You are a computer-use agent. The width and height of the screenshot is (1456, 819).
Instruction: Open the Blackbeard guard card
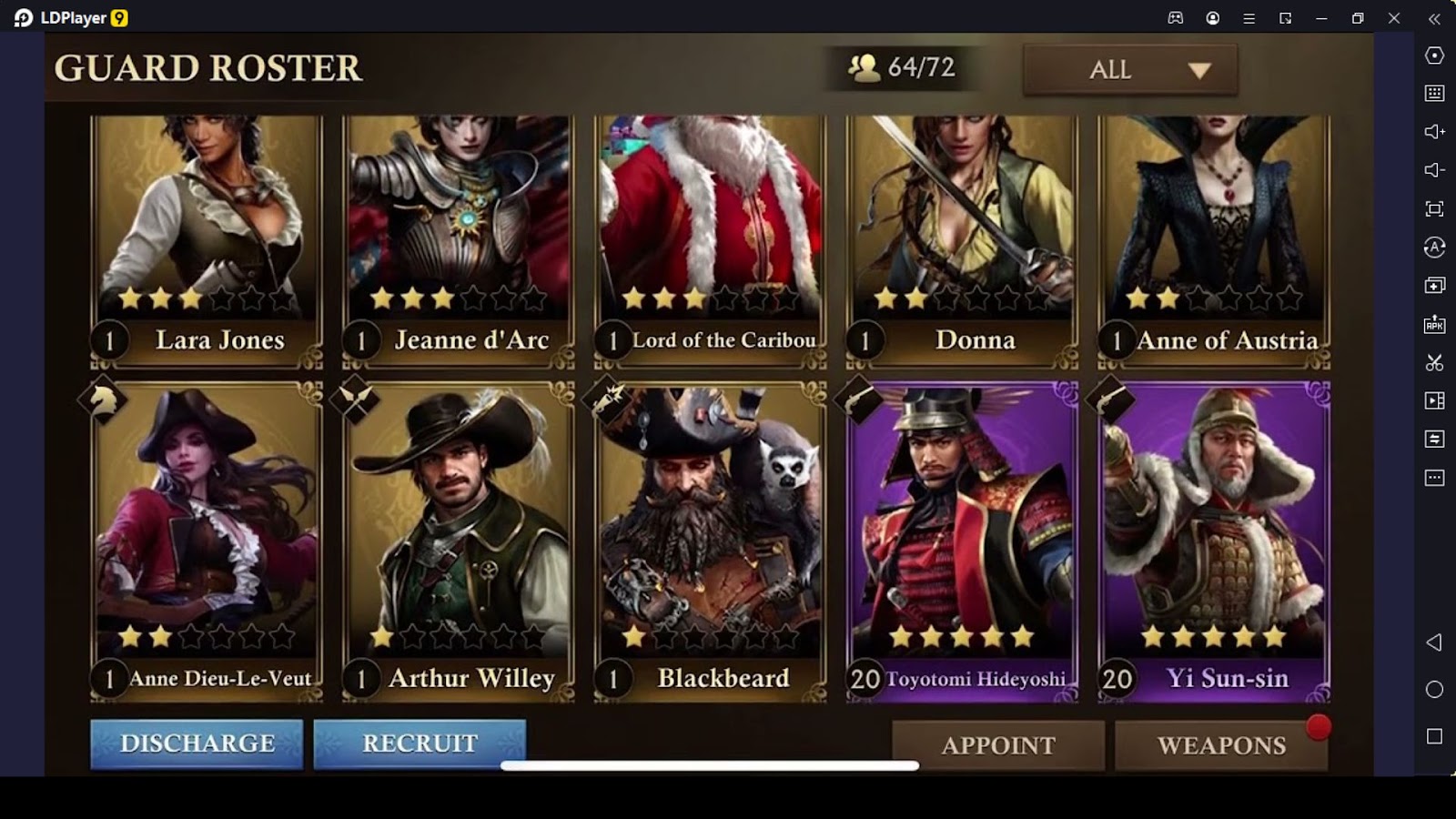click(x=711, y=541)
